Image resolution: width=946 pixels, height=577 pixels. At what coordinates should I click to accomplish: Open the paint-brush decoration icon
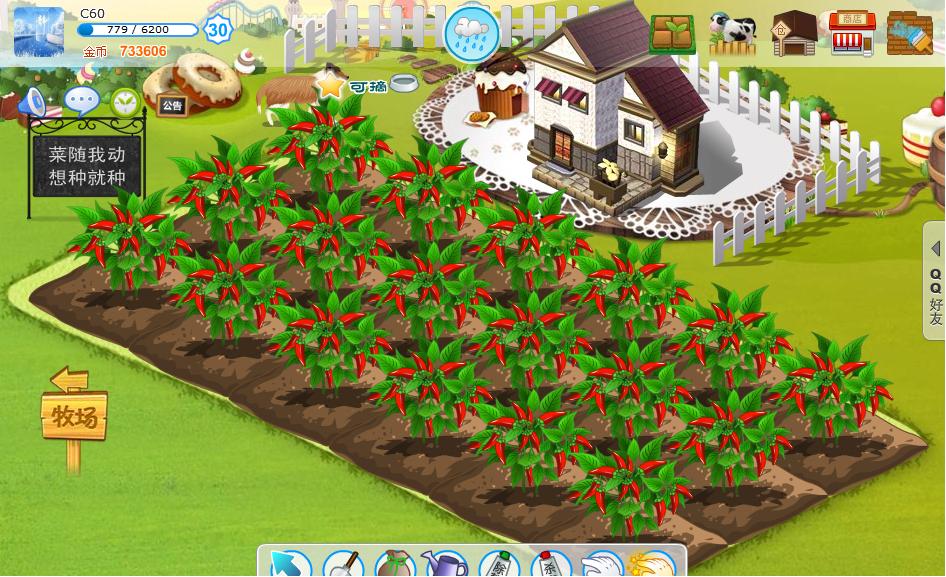click(x=909, y=34)
